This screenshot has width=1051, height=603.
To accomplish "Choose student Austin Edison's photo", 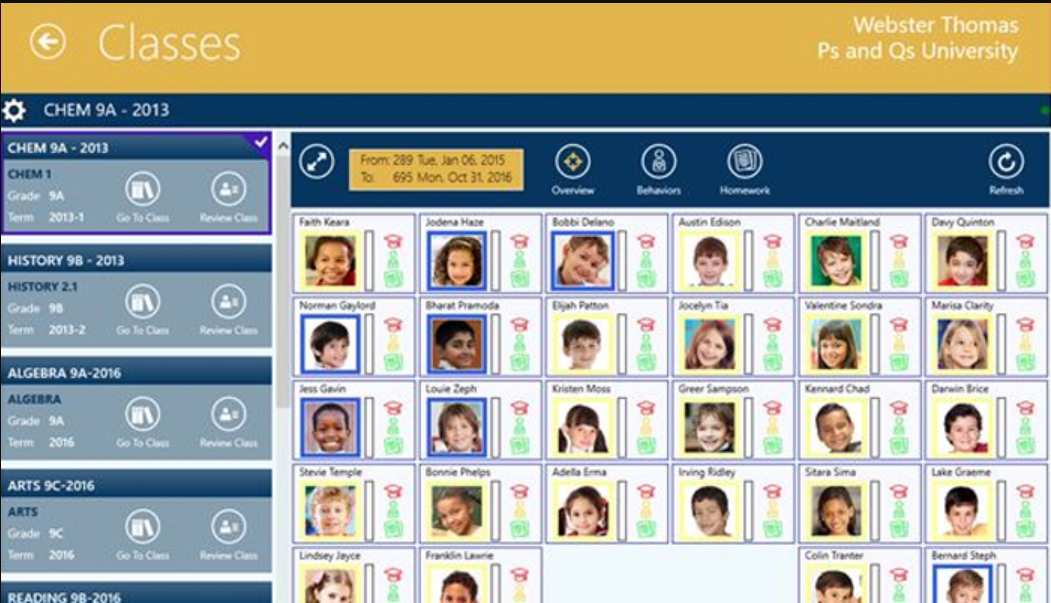I will (710, 262).
